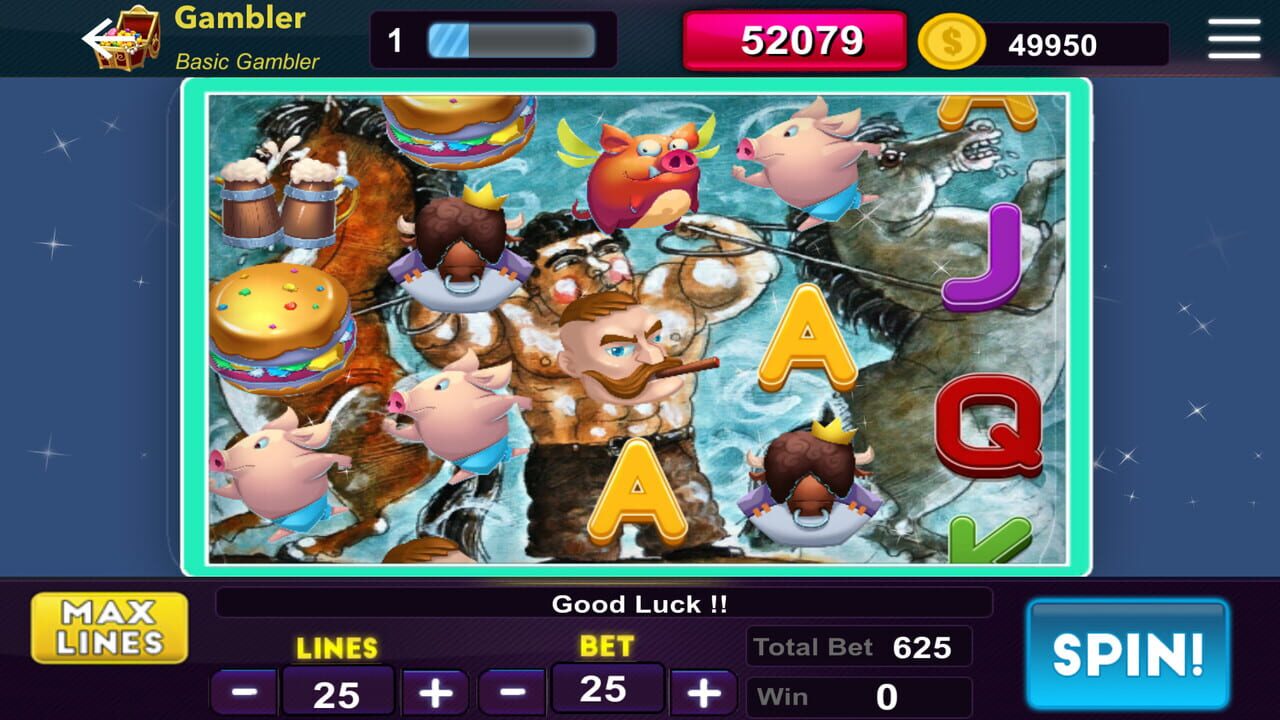Open the hamburger menu in top-right corner
This screenshot has width=1280, height=720.
click(1233, 39)
